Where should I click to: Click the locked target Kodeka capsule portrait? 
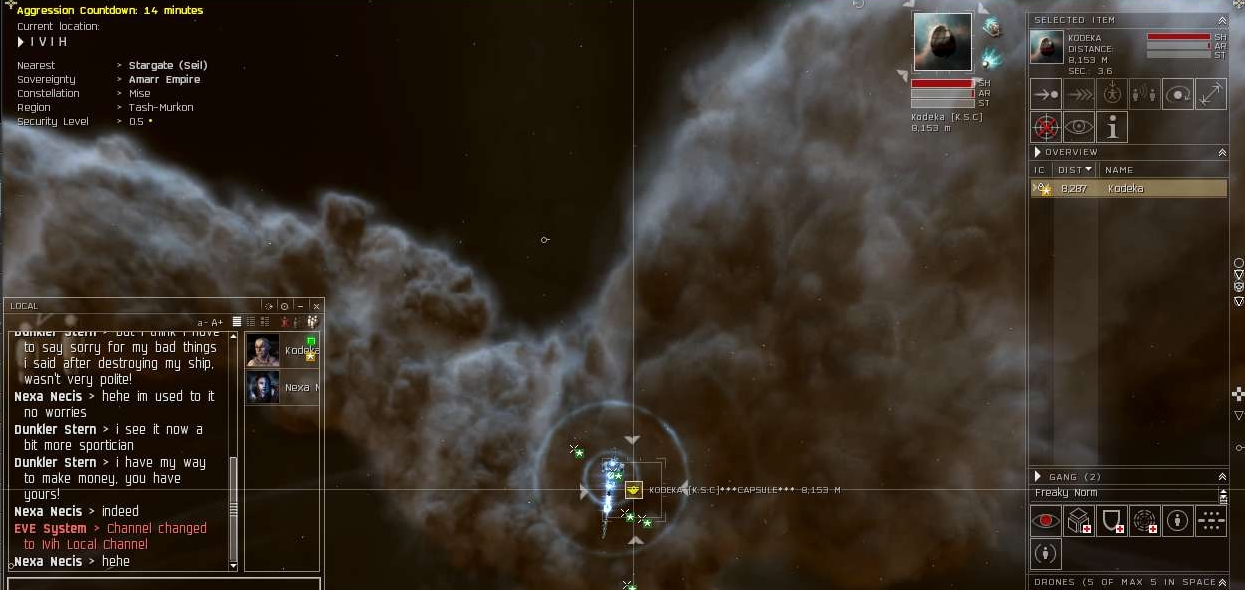pyautogui.click(x=942, y=42)
